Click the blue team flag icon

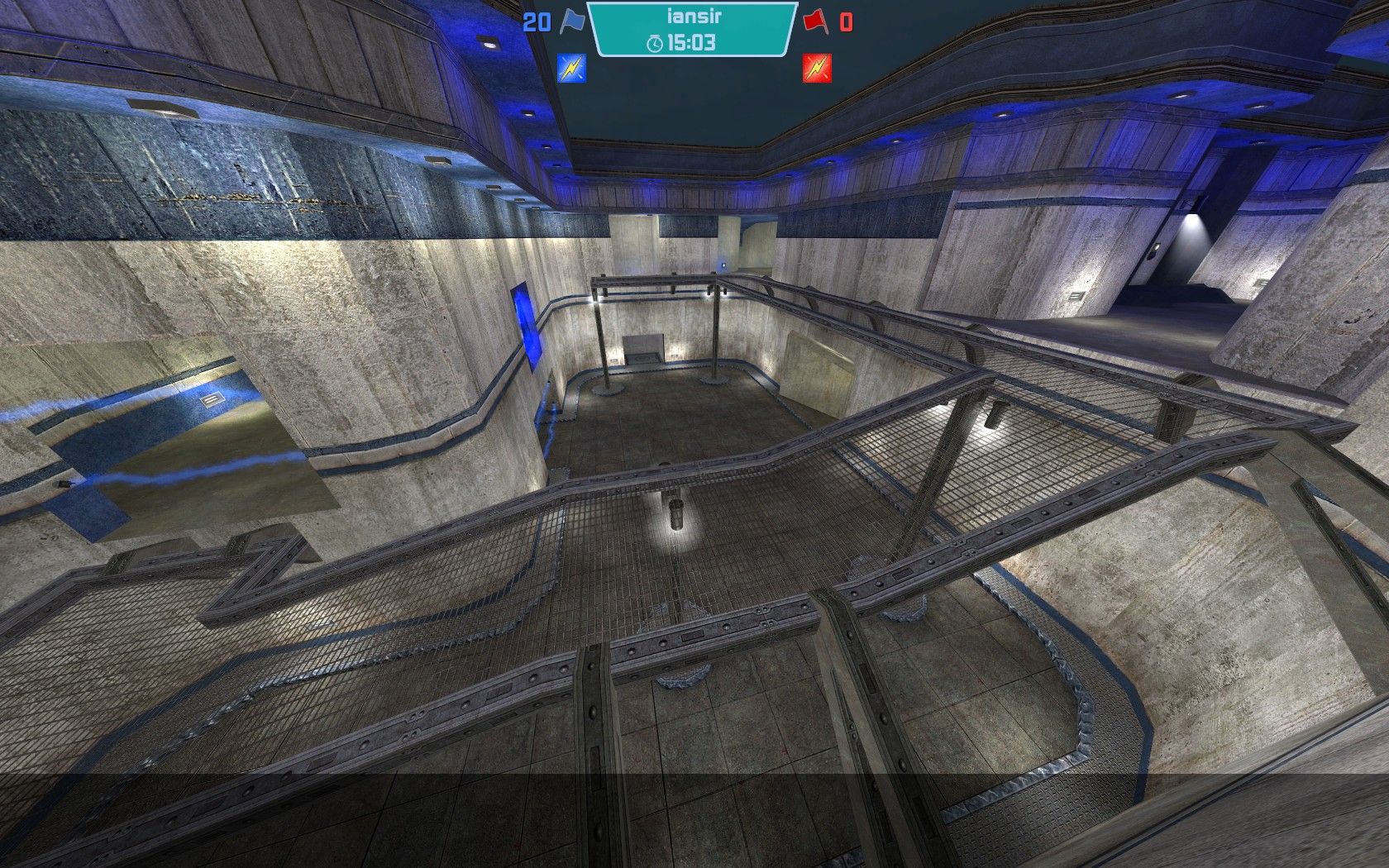pyautogui.click(x=571, y=21)
